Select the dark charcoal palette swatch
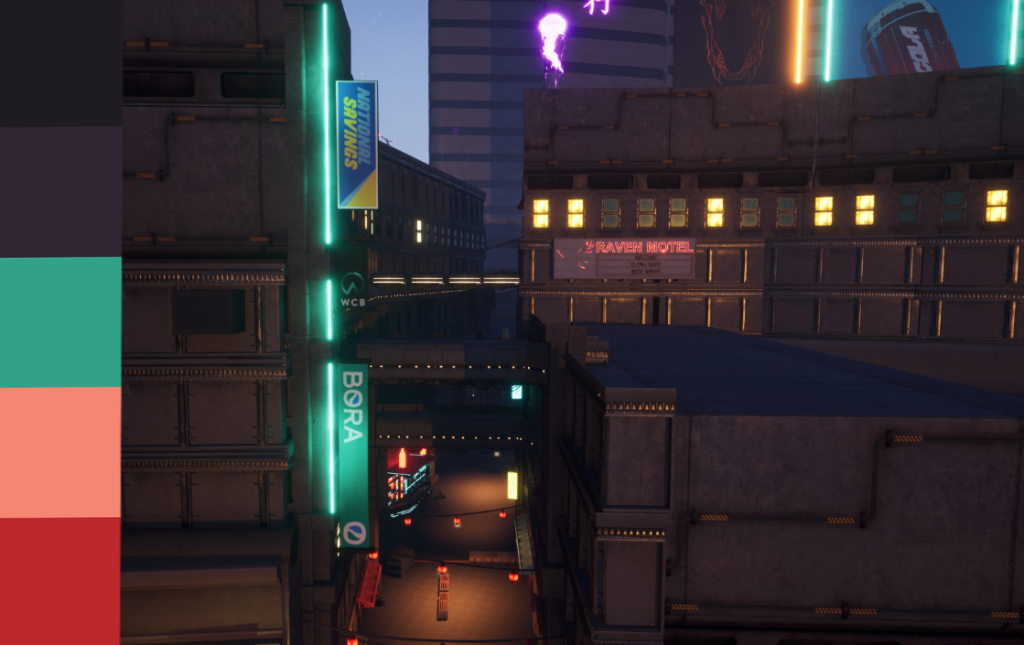The image size is (1024, 645). [x=60, y=63]
